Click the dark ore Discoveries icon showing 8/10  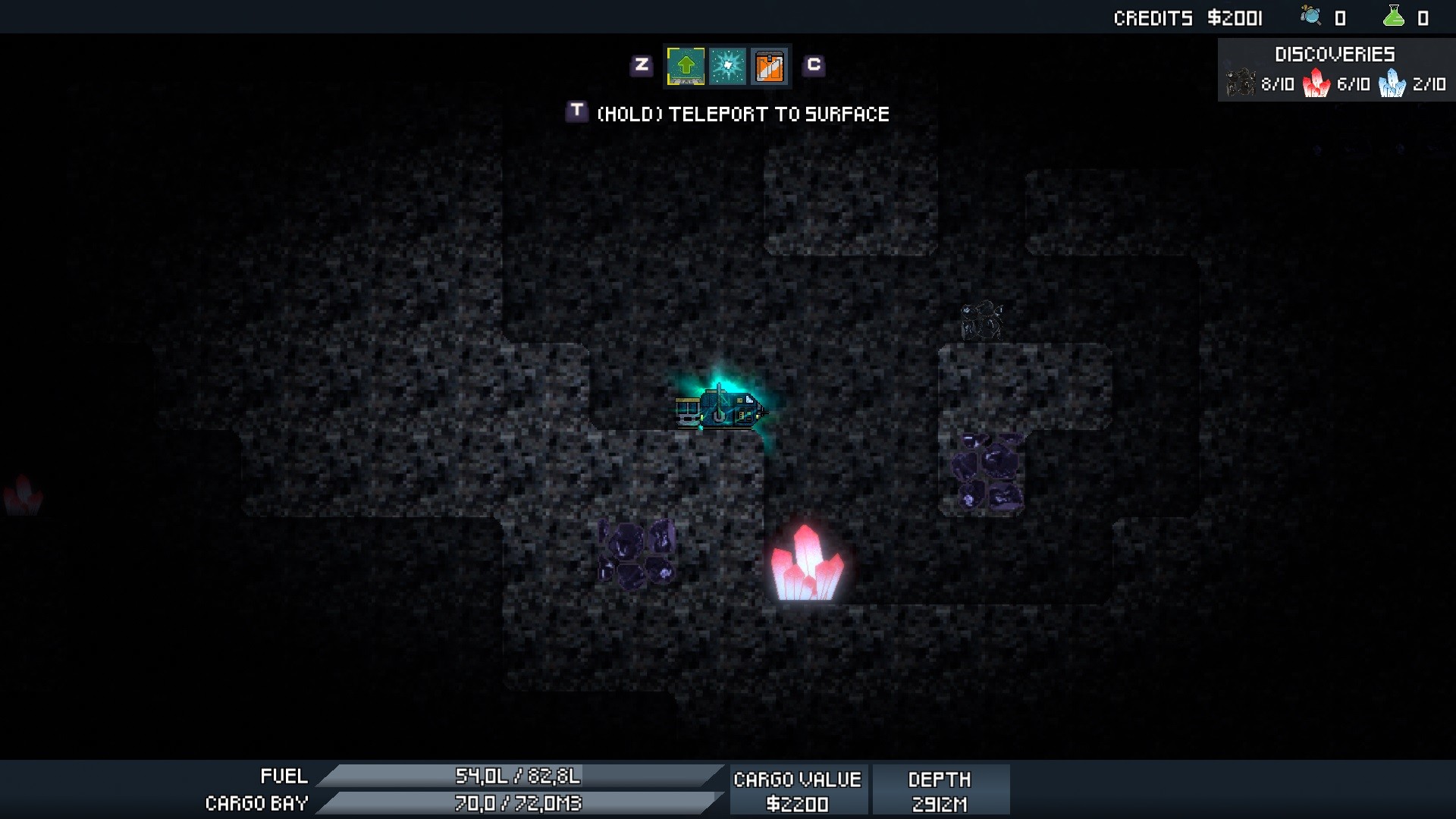coord(1241,83)
